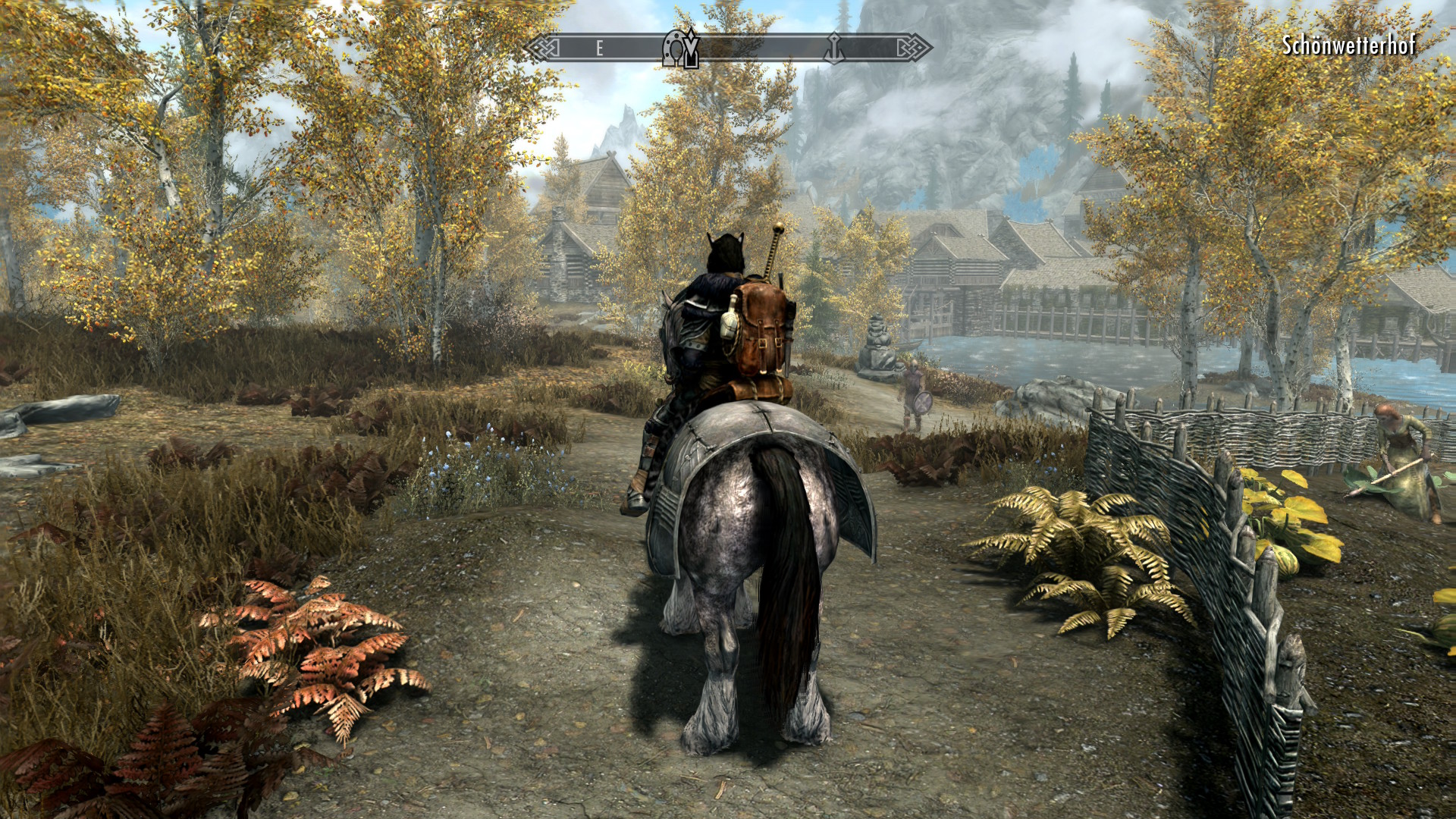Click the East letter on the compass
The image size is (1456, 819).
599,49
